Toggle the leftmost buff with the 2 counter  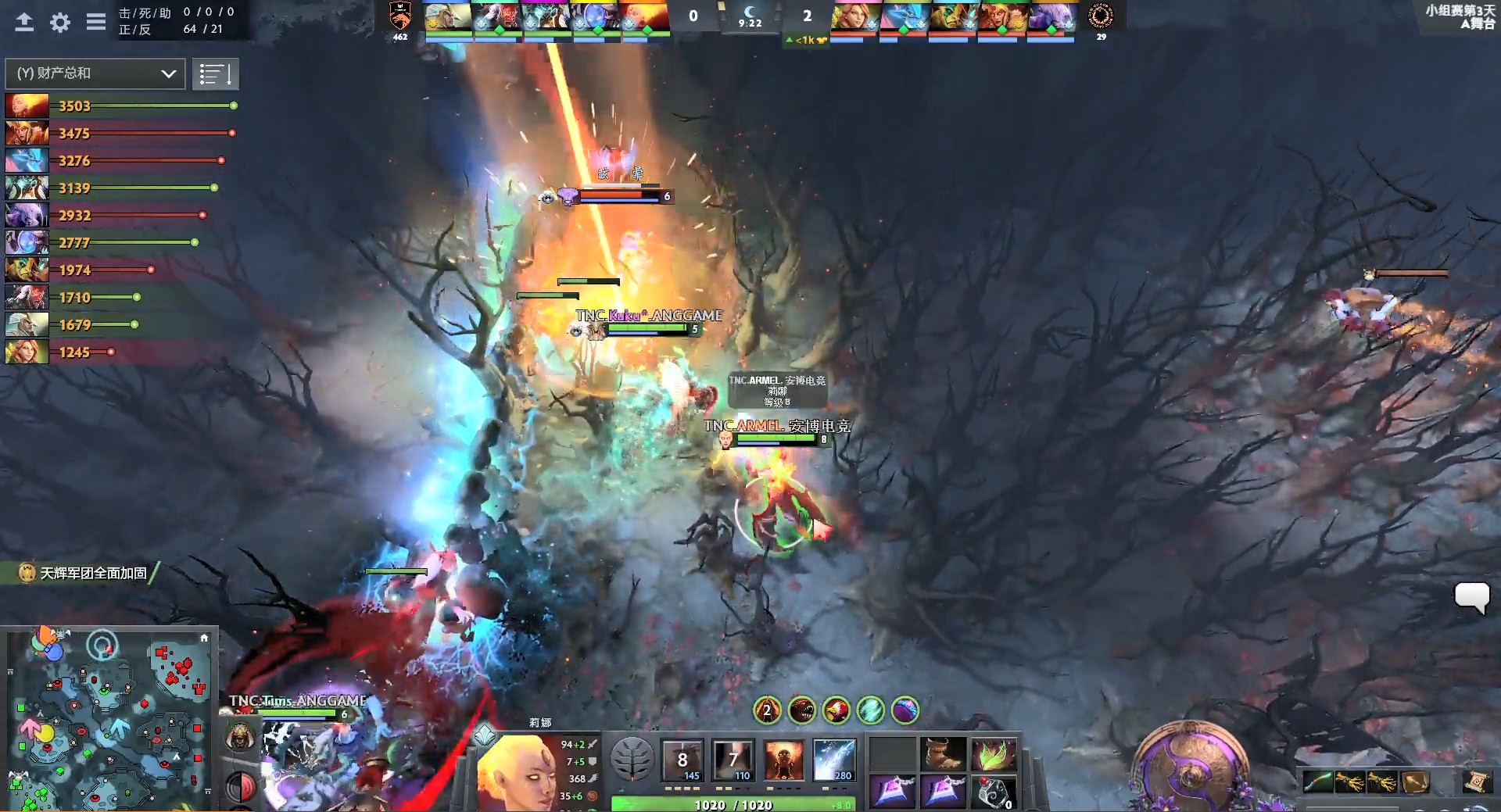(767, 711)
